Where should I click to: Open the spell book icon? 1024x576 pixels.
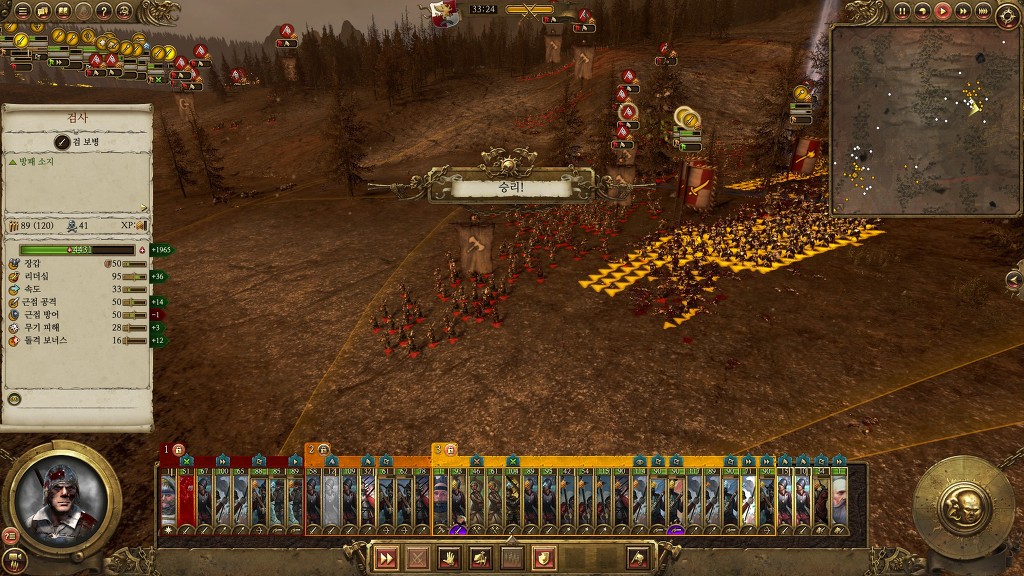click(62, 12)
